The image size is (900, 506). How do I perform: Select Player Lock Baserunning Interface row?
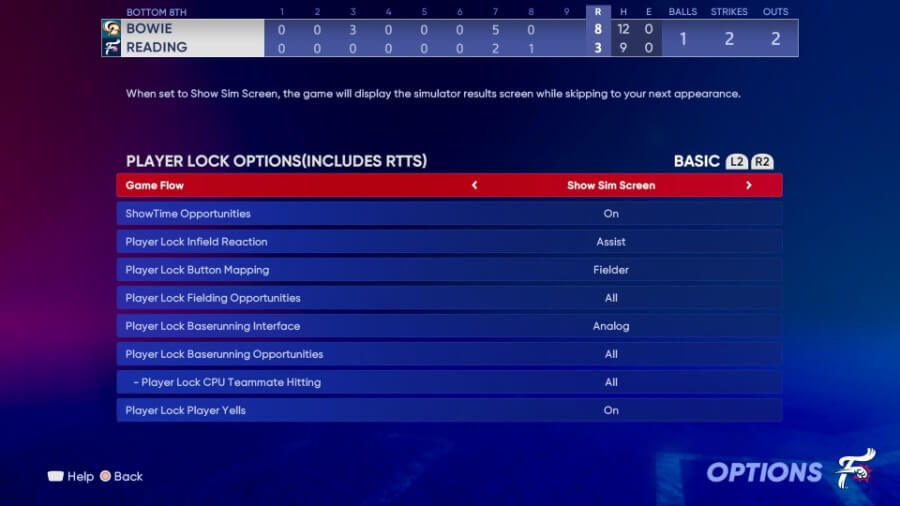point(449,325)
